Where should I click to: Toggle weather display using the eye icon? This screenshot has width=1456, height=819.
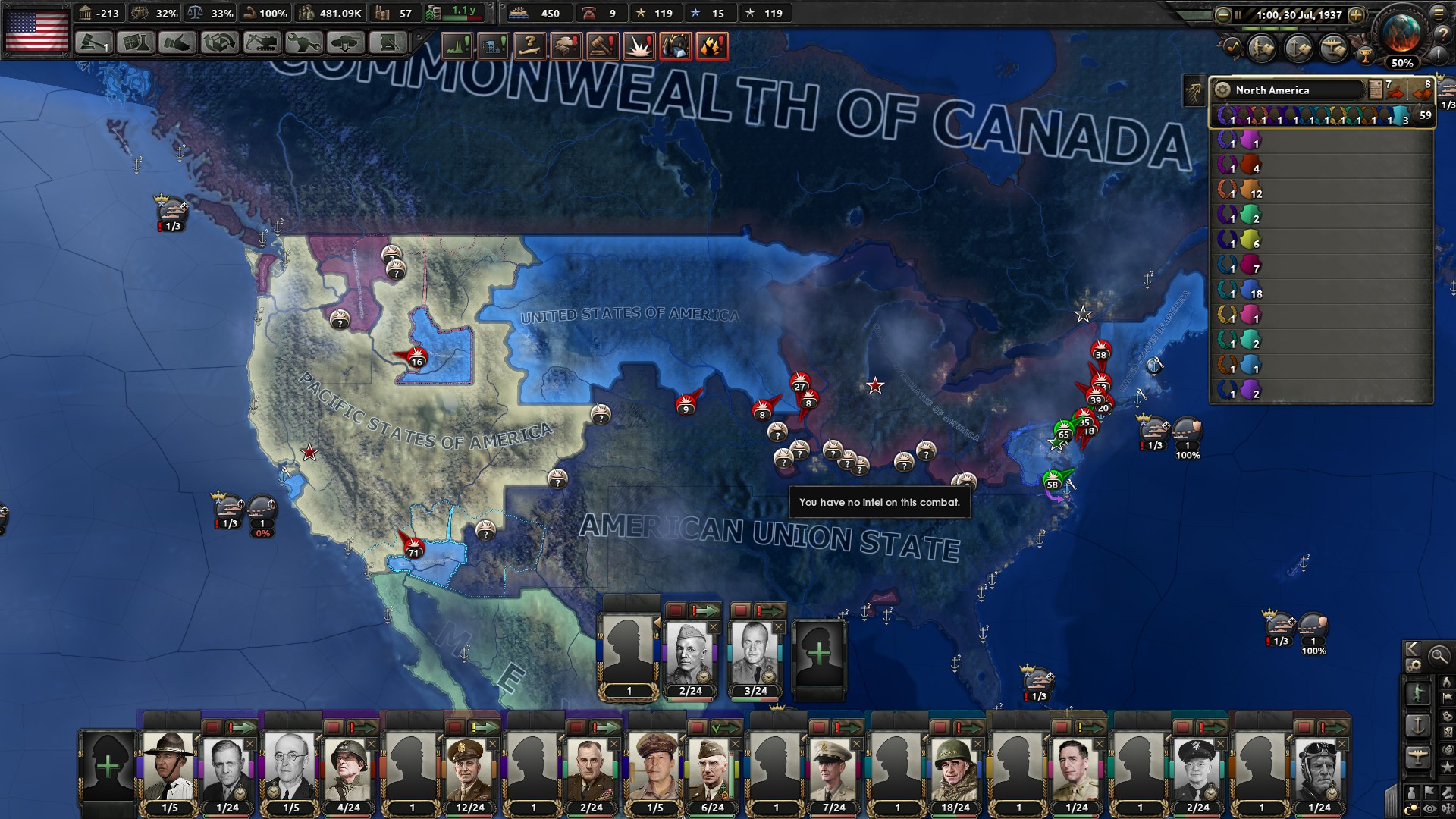[1429, 808]
